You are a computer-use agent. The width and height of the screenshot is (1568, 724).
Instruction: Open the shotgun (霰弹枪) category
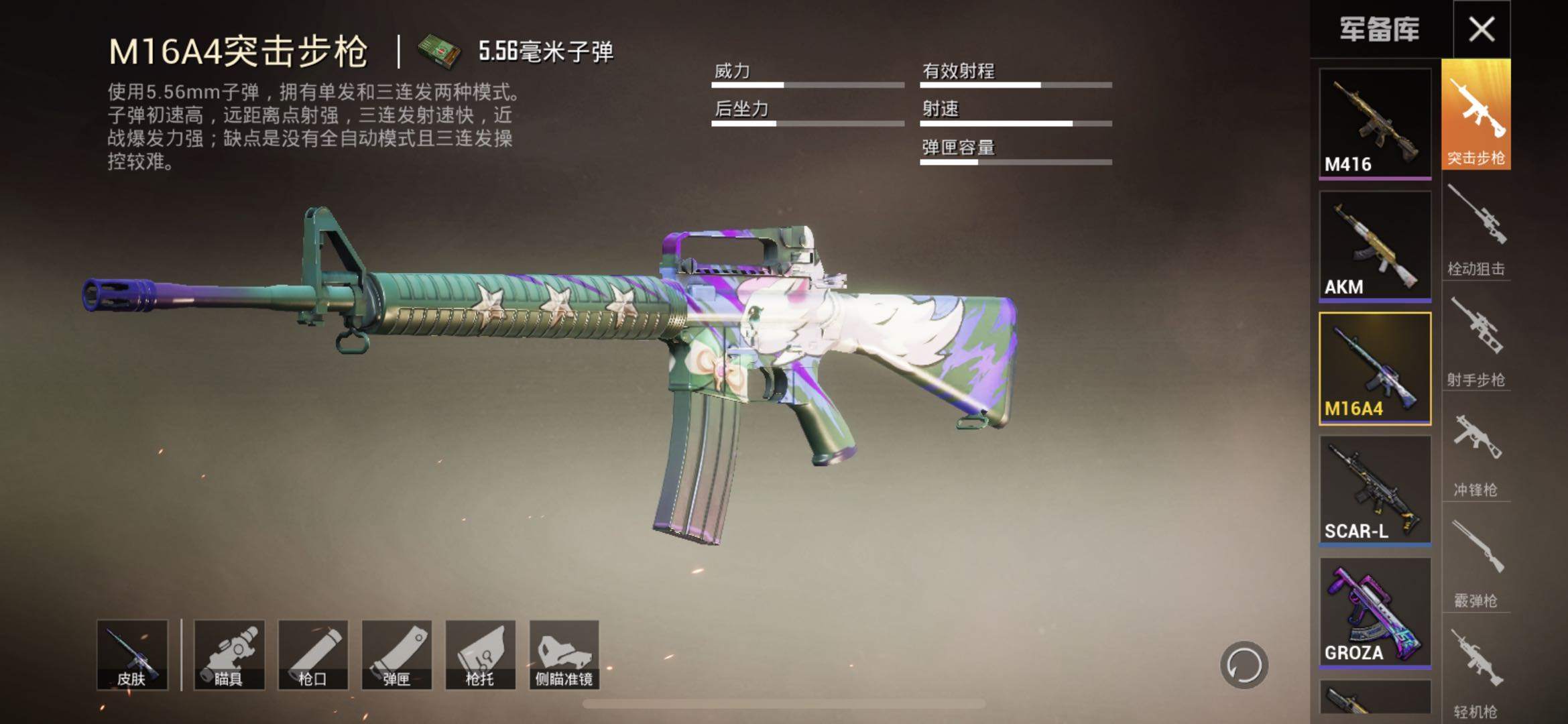1475,564
